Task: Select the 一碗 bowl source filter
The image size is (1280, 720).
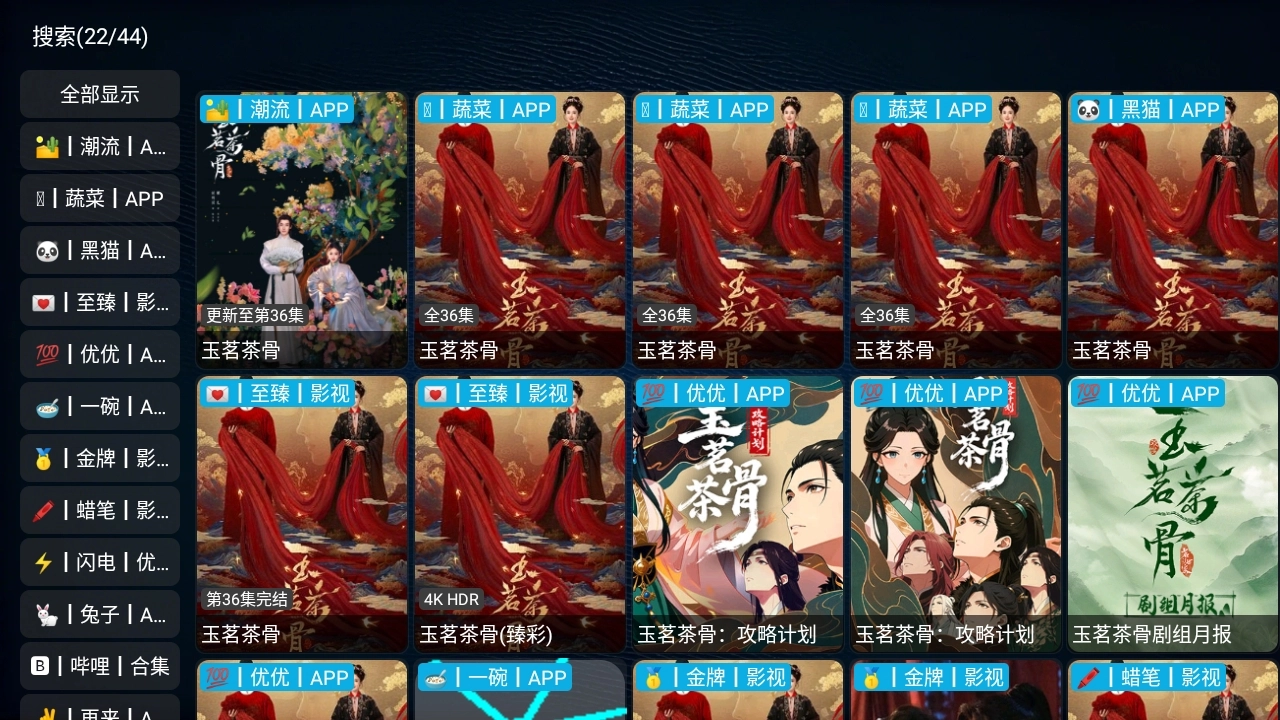Action: 99,406
